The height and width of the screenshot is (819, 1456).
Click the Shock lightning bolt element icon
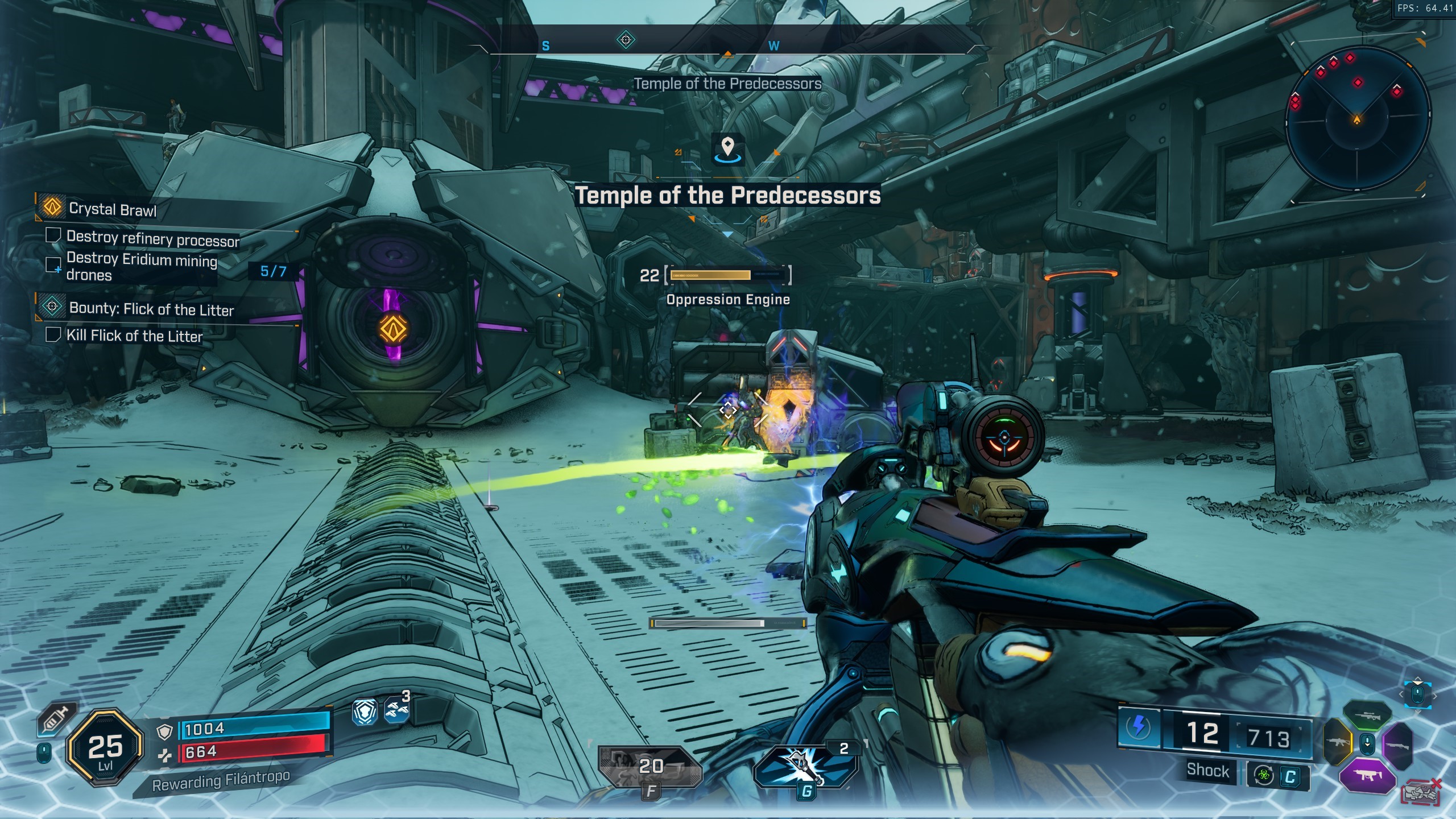[1139, 726]
